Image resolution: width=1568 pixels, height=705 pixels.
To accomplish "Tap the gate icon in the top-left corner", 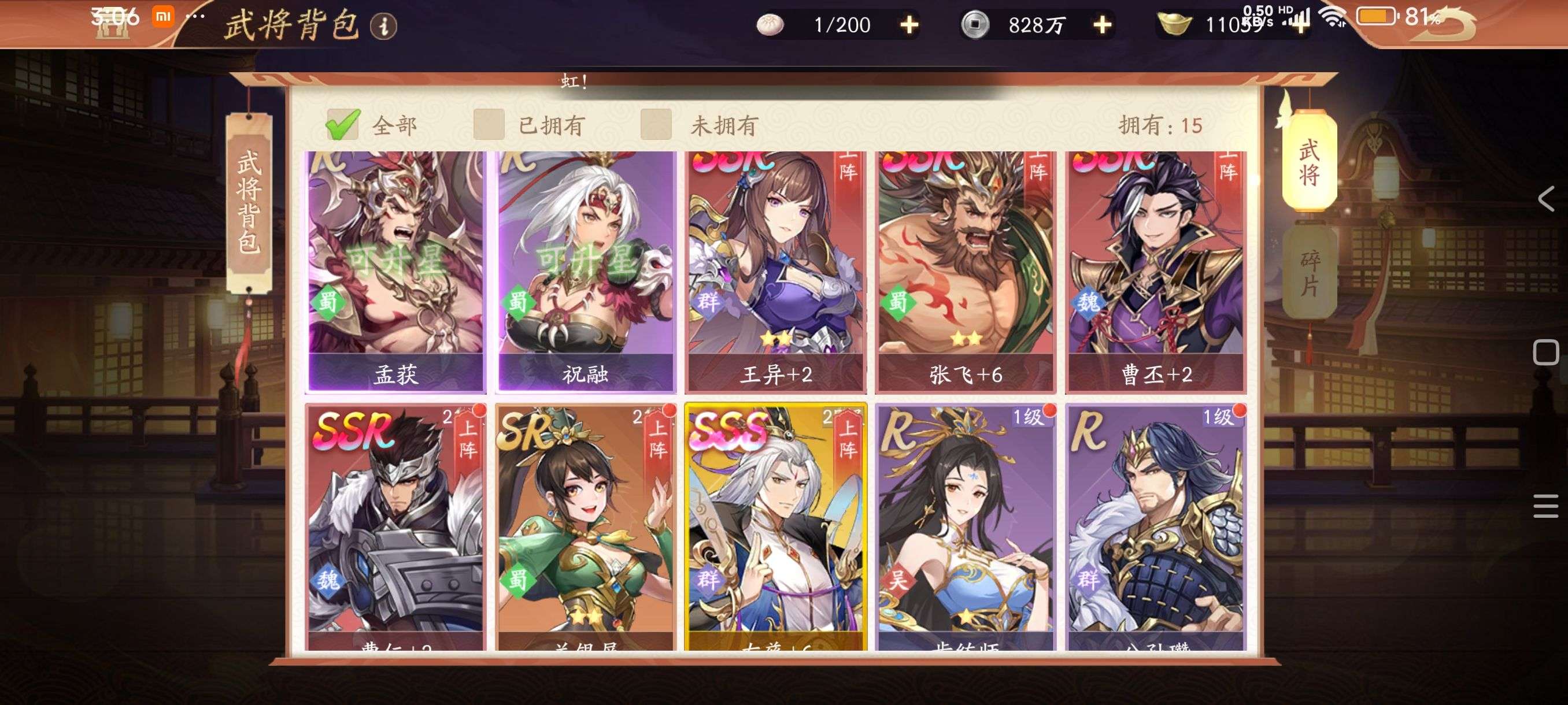I will 114,25.
